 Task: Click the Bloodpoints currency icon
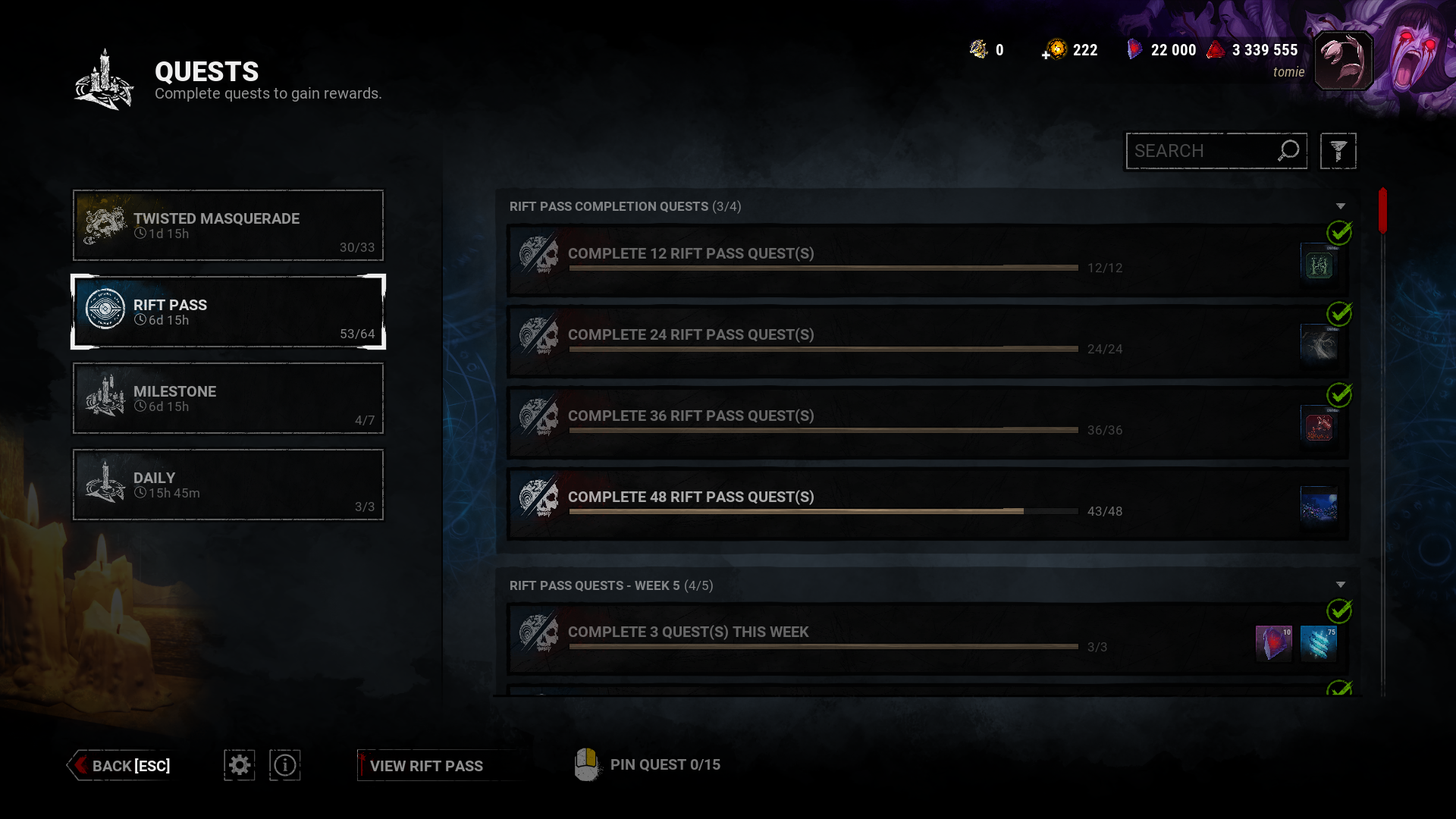click(x=1216, y=49)
